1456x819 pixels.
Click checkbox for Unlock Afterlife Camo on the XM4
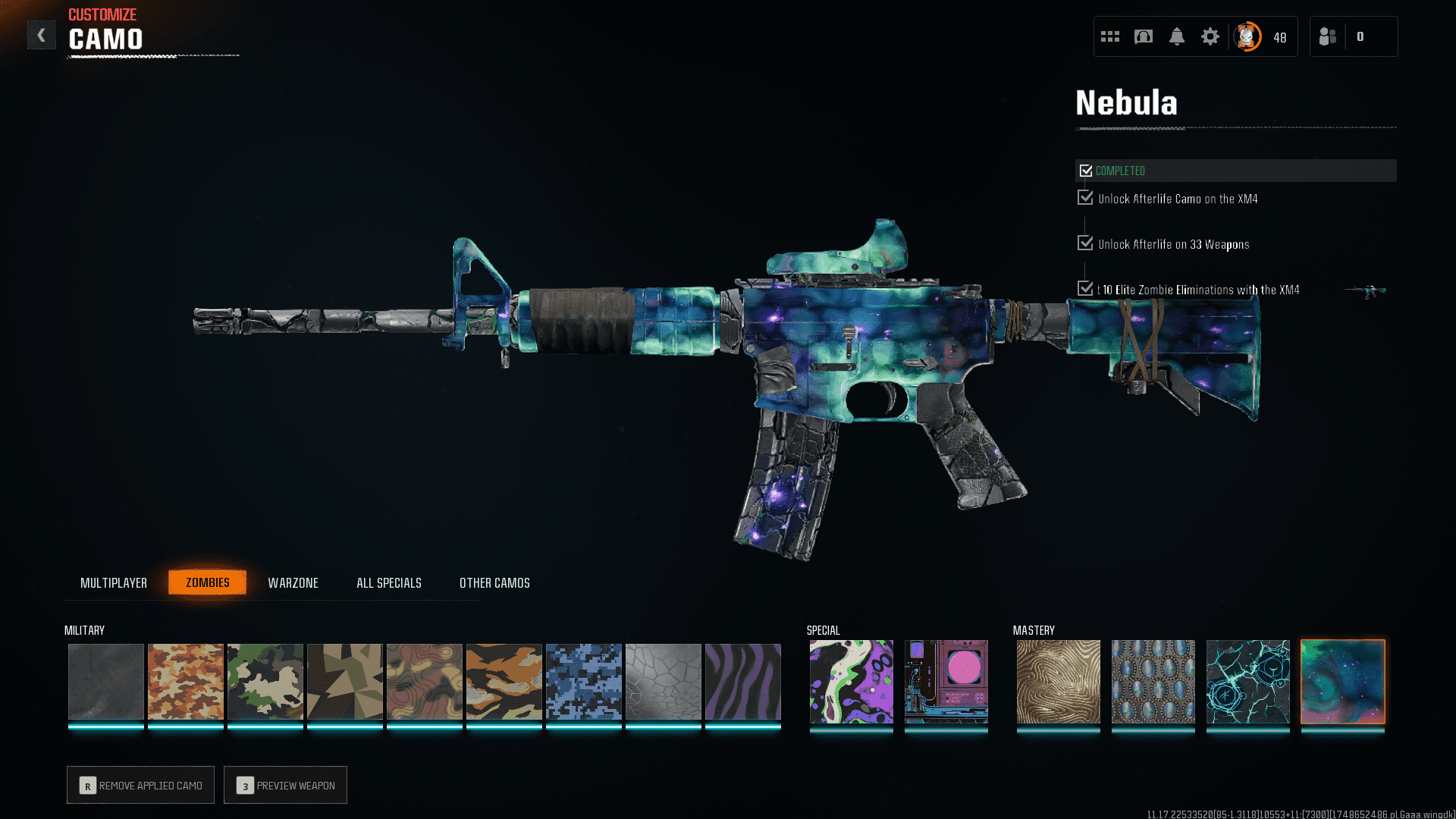coord(1084,198)
